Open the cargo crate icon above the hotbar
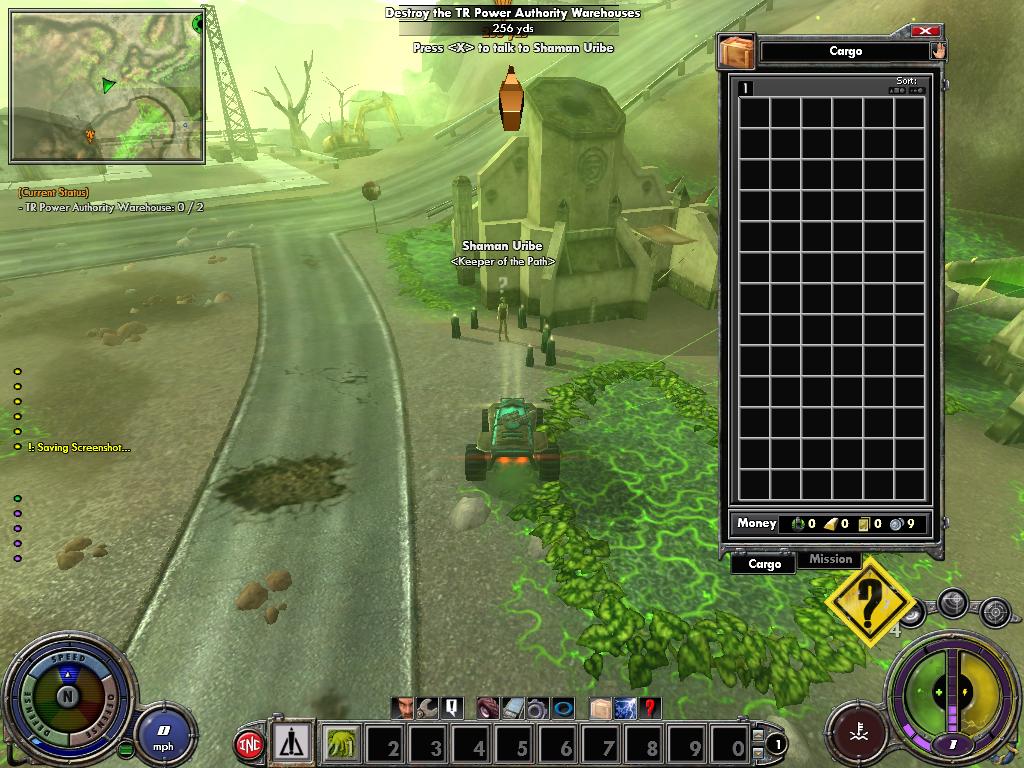1024x768 pixels. [x=600, y=708]
